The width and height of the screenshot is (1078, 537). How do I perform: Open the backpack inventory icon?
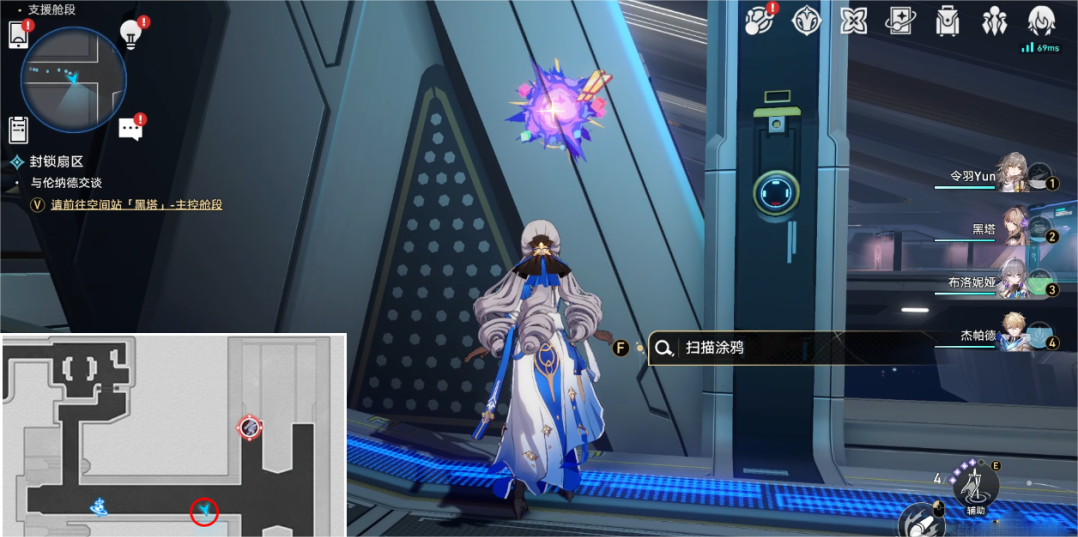point(947,20)
